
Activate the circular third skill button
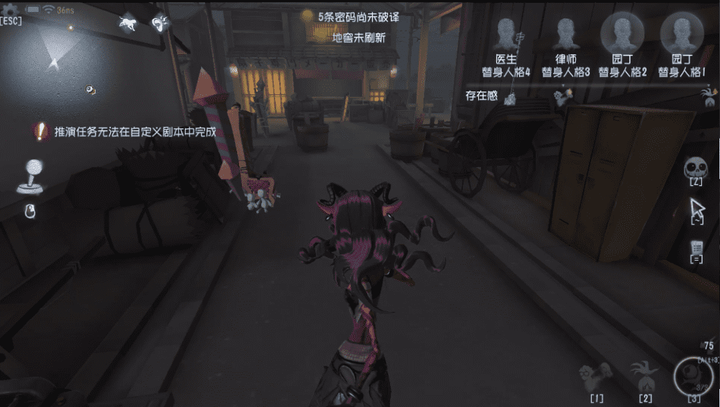pos(692,375)
